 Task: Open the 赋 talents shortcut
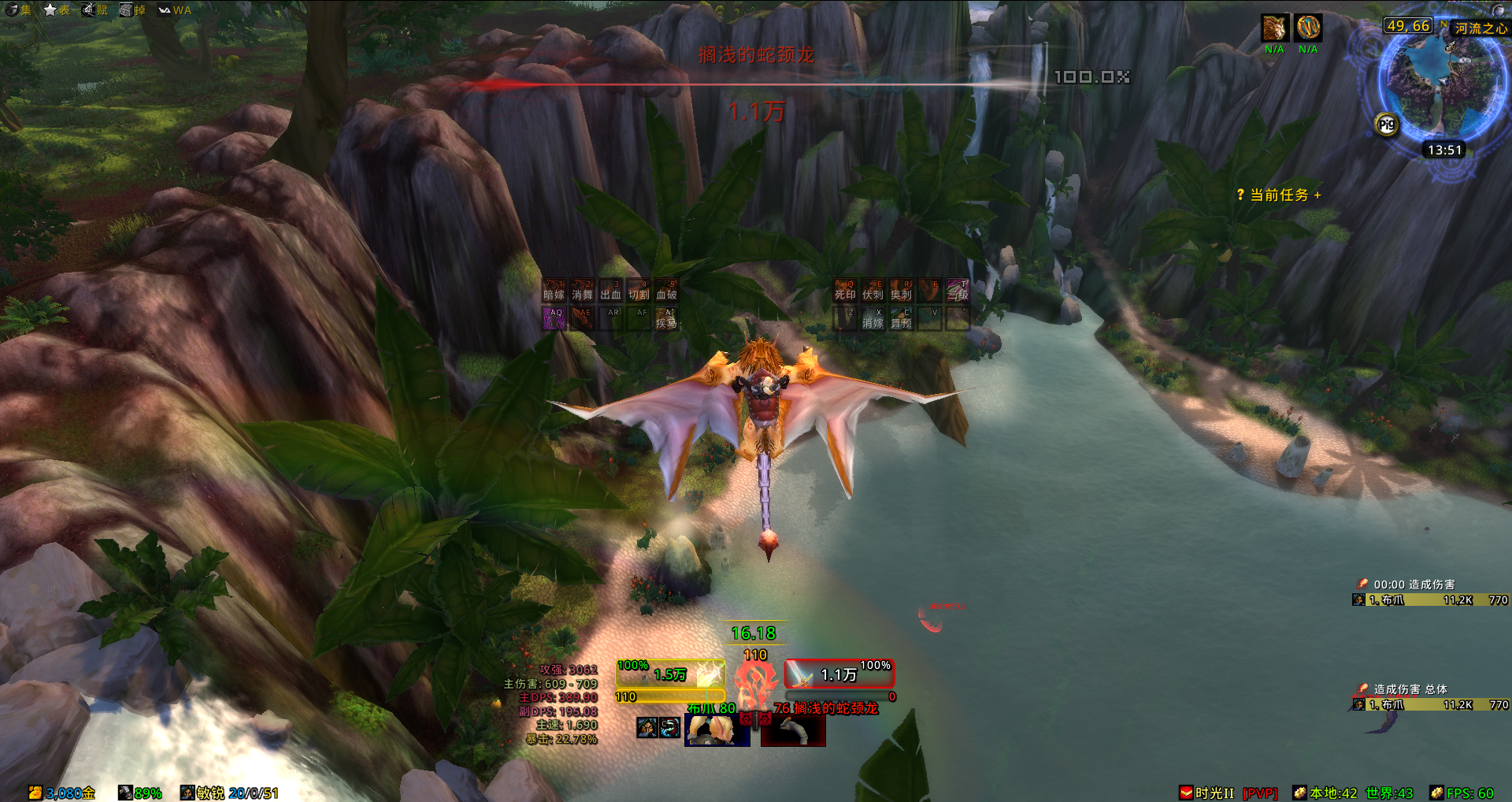(94, 9)
